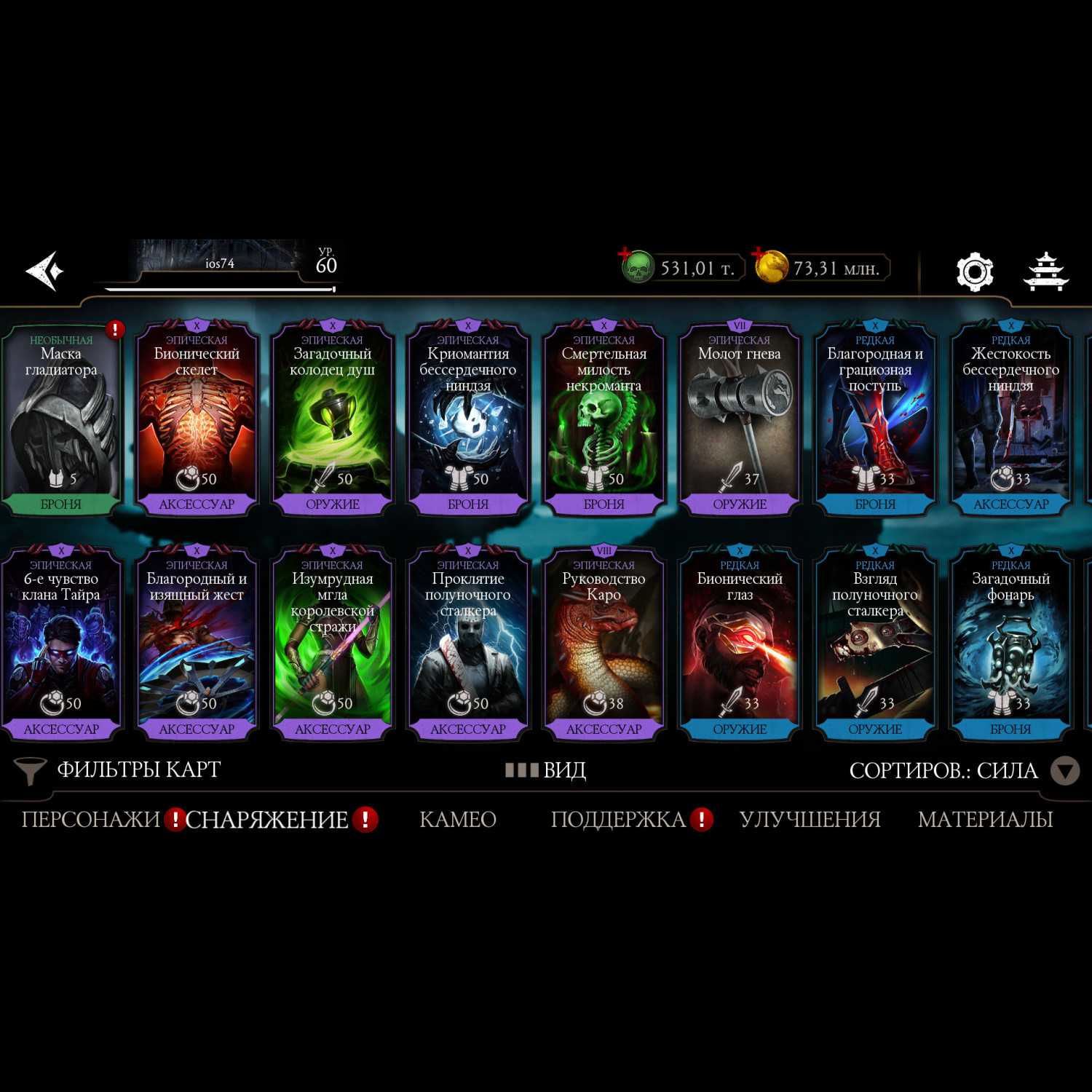Viewport: 1092px width, 1092px height.
Task: Select the Руководство Каро accessory card
Action: [604, 645]
